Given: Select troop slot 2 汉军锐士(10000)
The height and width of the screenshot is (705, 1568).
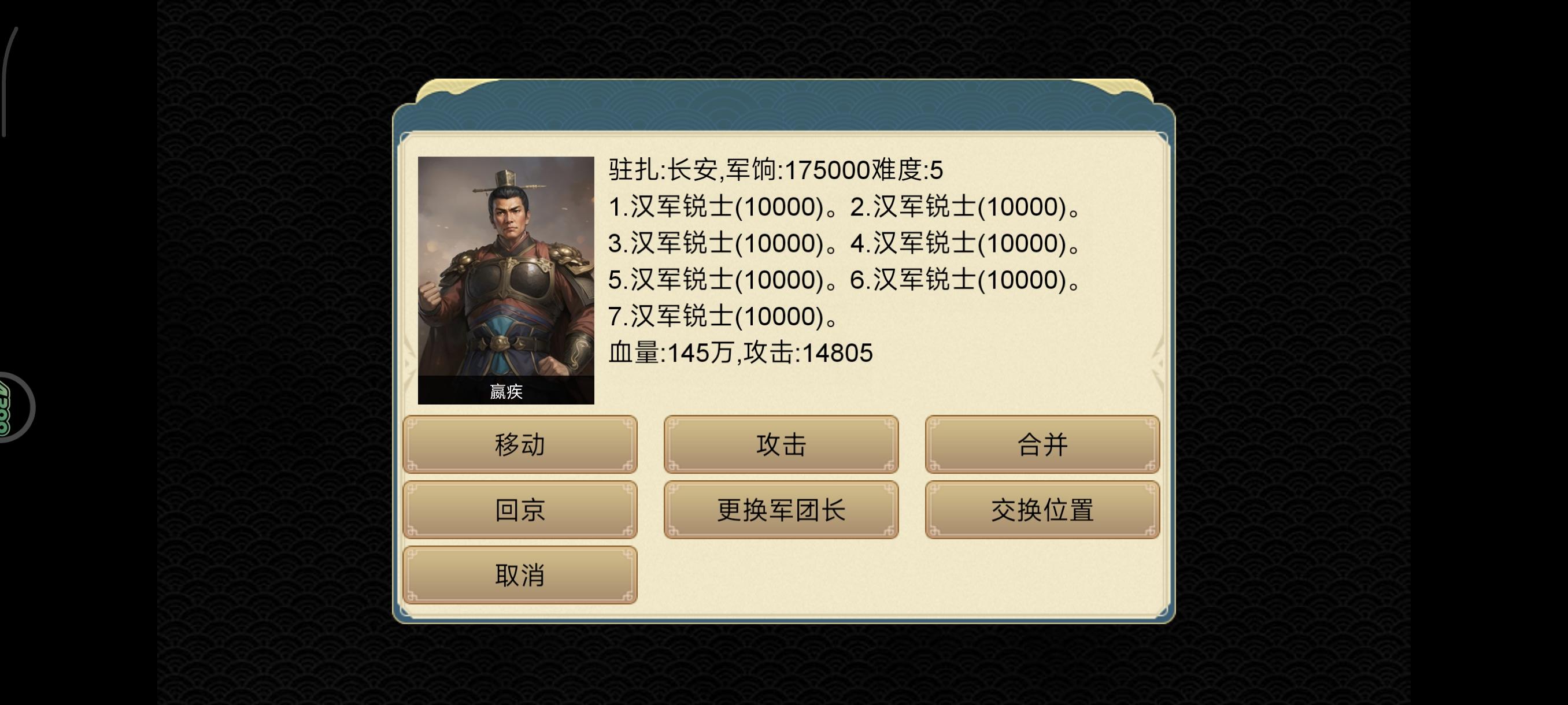Looking at the screenshot, I should [x=971, y=209].
